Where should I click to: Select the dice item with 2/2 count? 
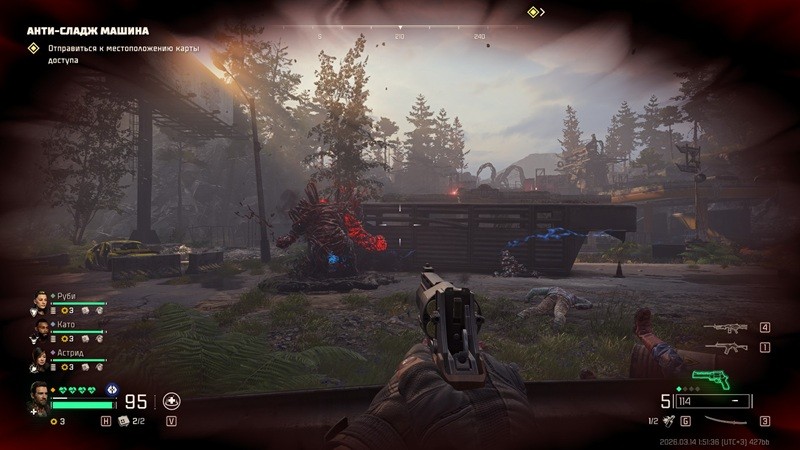[124, 421]
